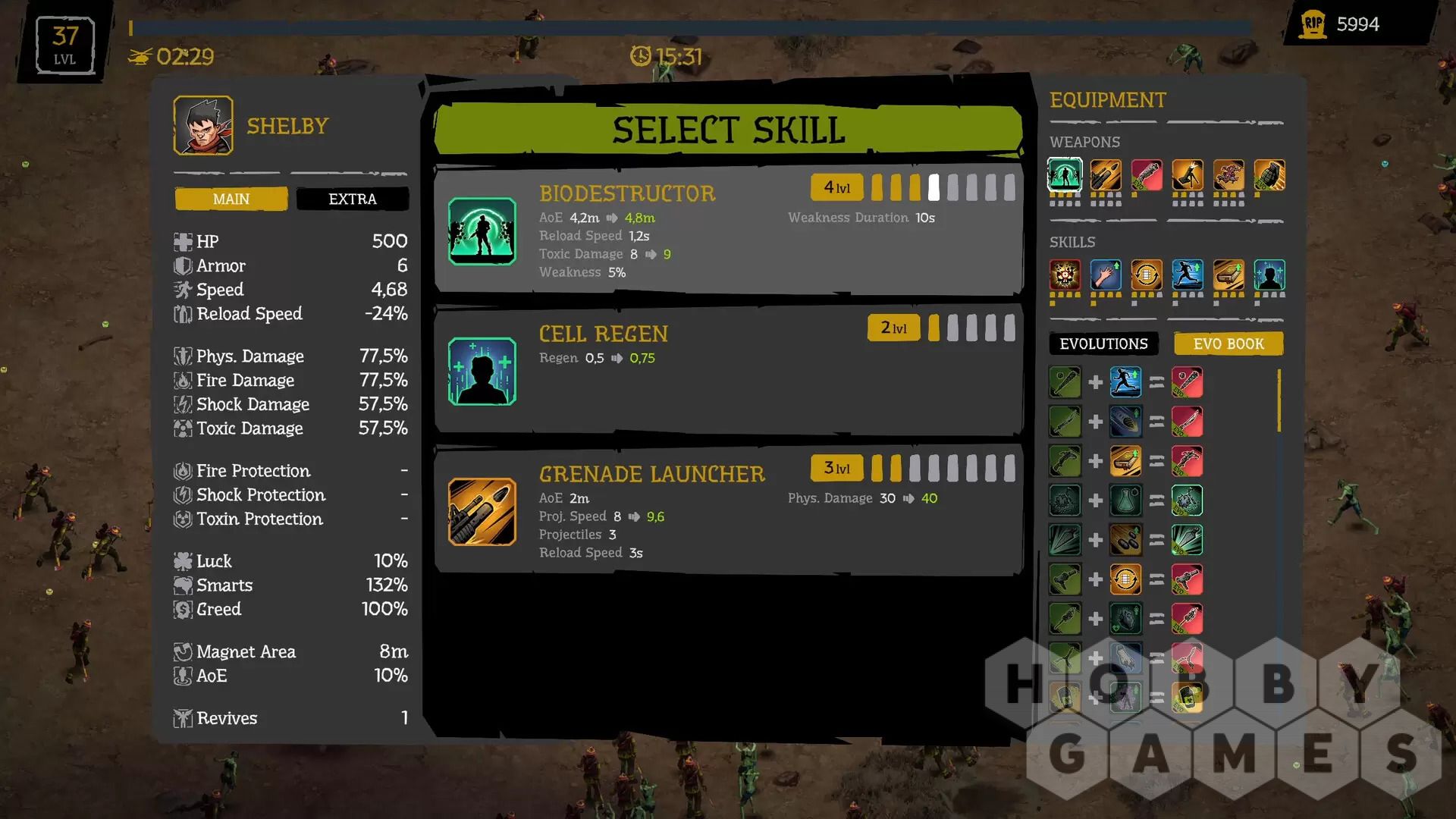Click the running man speed skill icon
Screen dimensions: 1456x819
pos(1188,275)
